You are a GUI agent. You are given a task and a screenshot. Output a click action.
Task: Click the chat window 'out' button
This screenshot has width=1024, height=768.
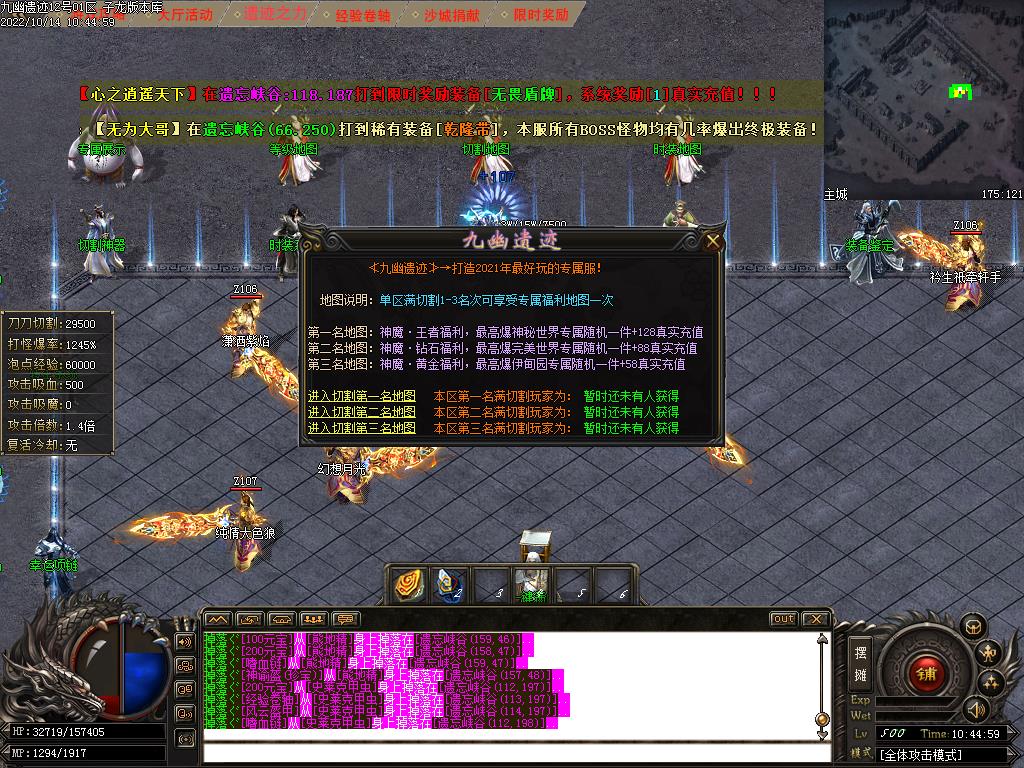(783, 619)
